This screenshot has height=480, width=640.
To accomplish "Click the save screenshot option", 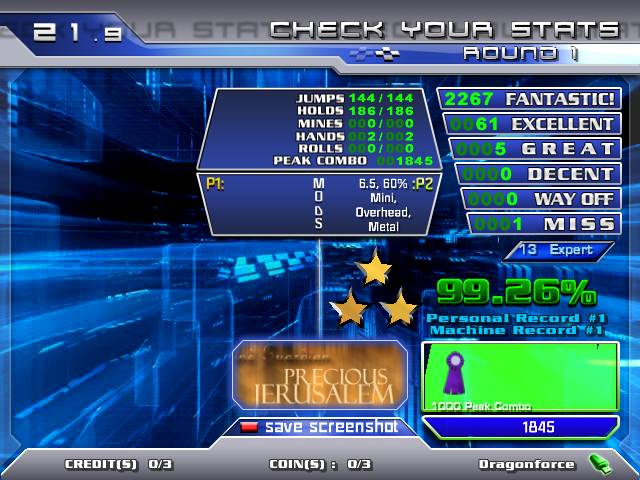I will point(320,427).
